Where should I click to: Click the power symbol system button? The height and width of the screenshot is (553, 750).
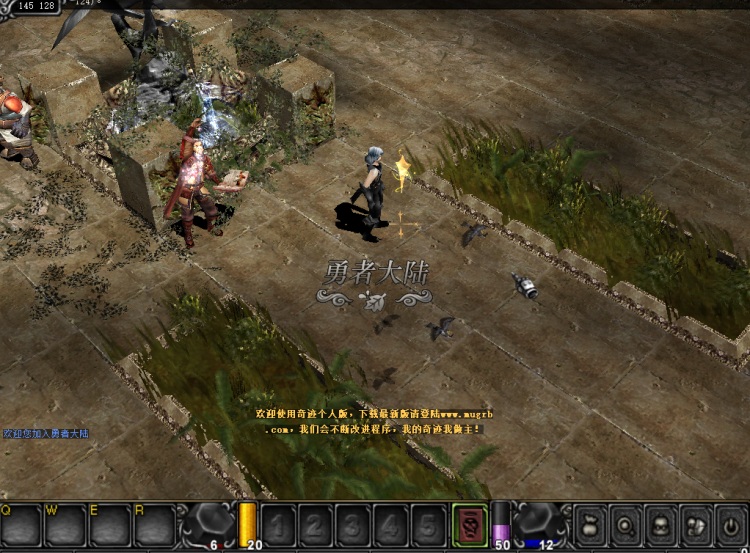coord(731,525)
